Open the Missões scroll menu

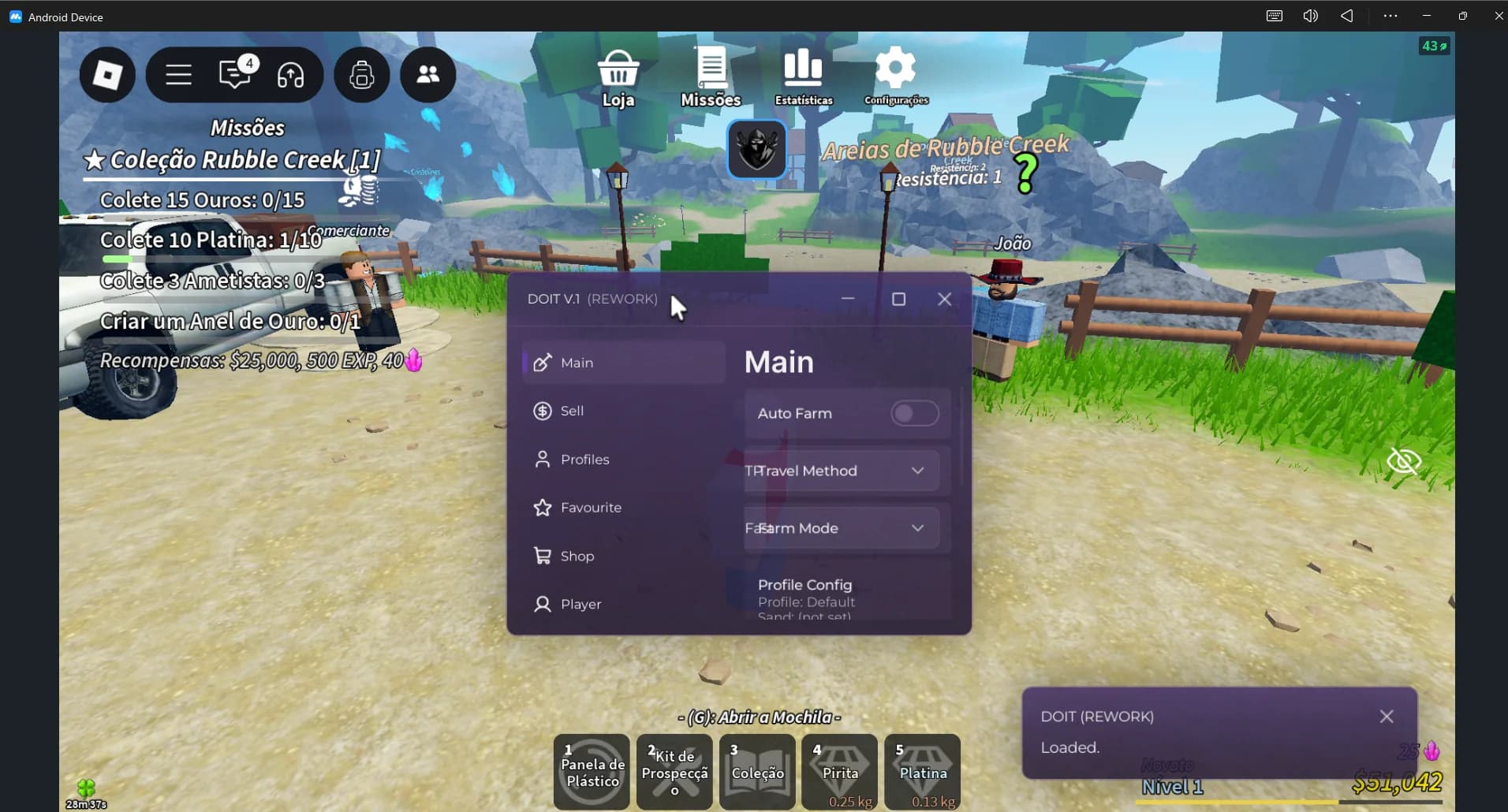[x=711, y=77]
